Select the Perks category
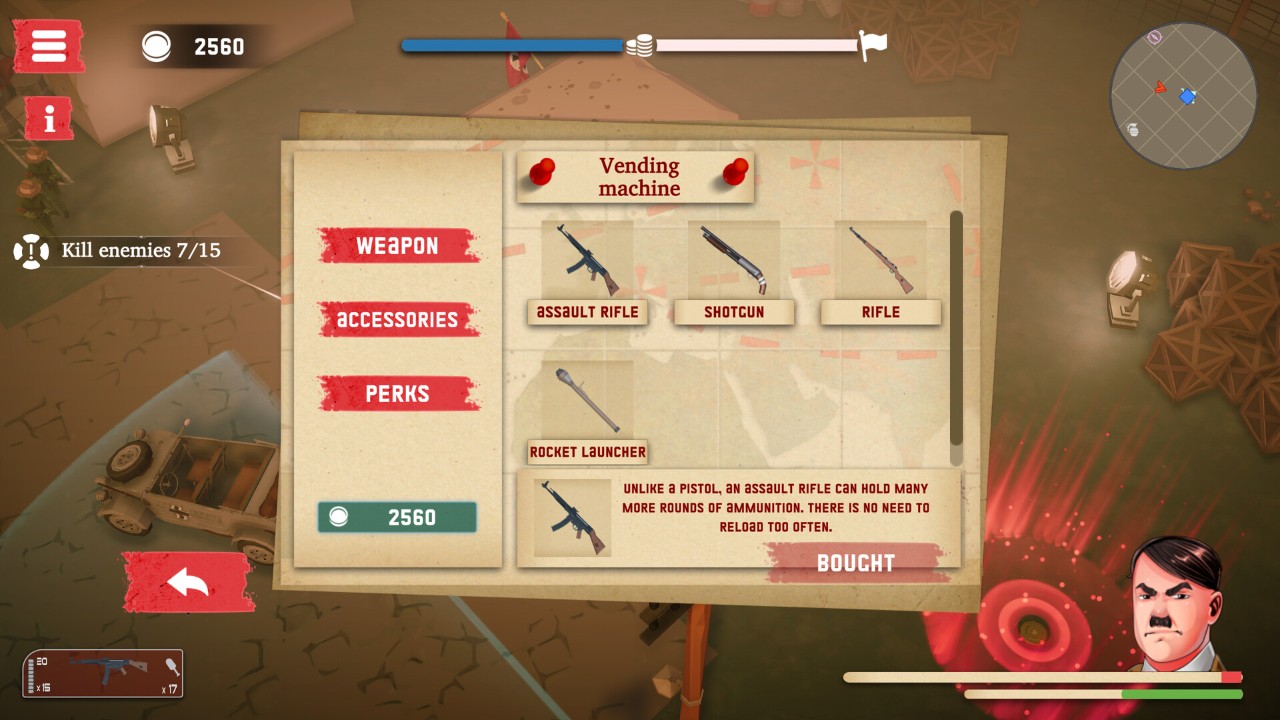 (x=397, y=394)
